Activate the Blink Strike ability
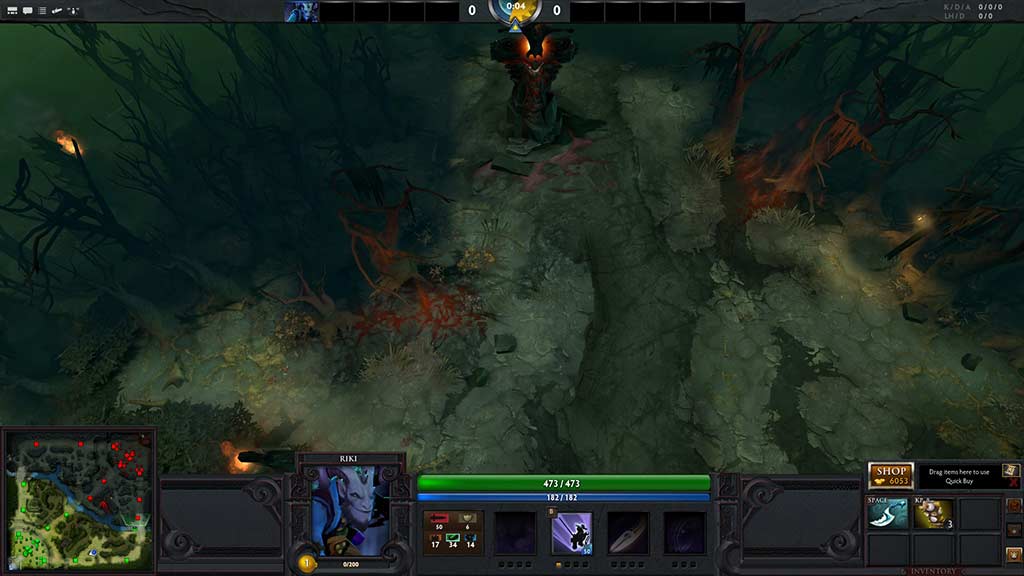 click(572, 533)
